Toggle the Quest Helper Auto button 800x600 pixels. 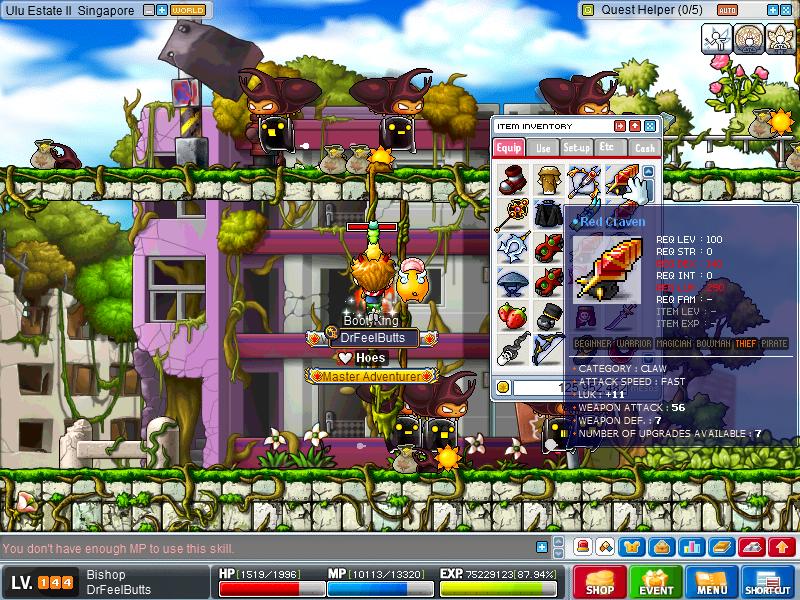[x=726, y=9]
